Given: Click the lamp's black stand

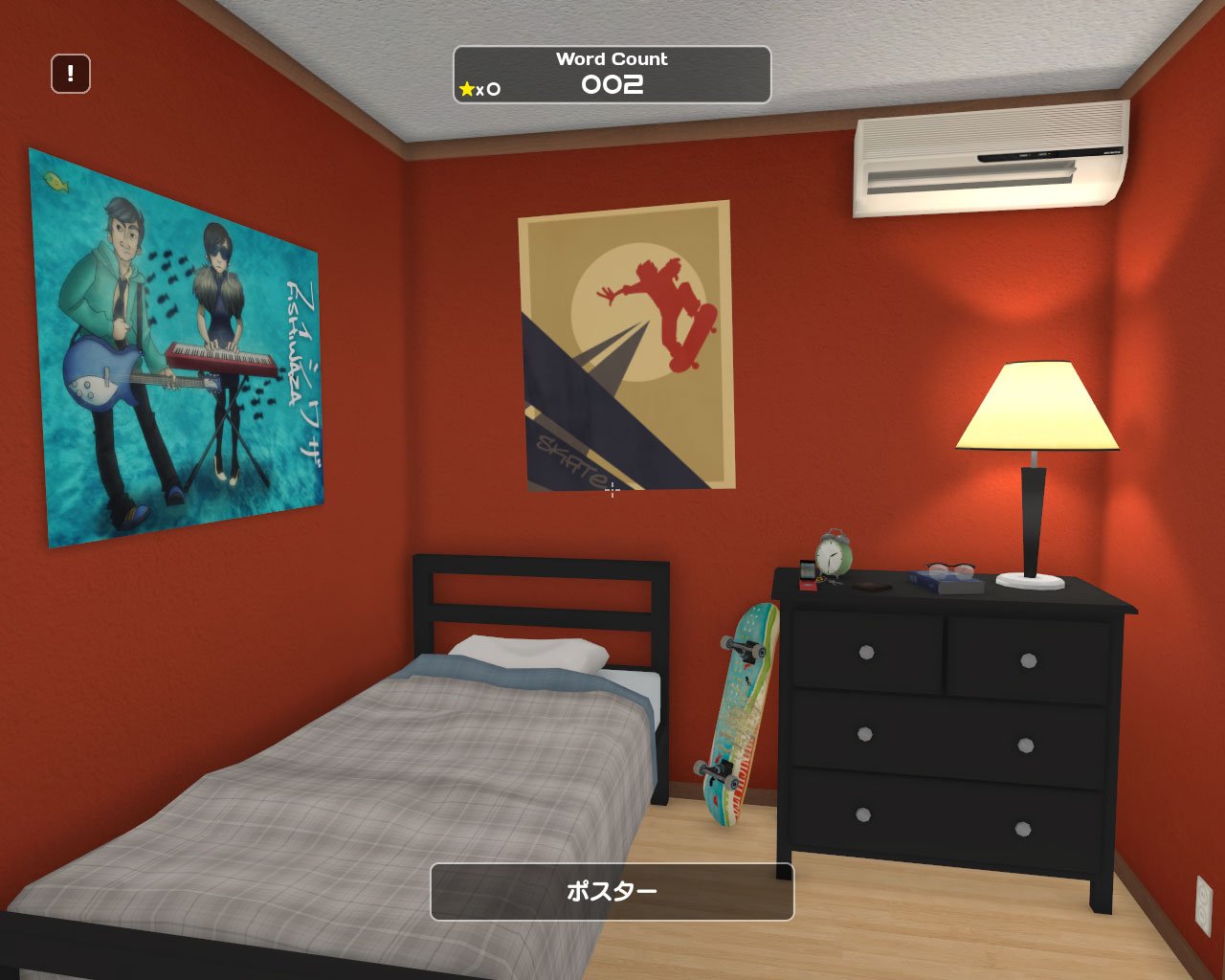Looking at the screenshot, I should click(1036, 522).
